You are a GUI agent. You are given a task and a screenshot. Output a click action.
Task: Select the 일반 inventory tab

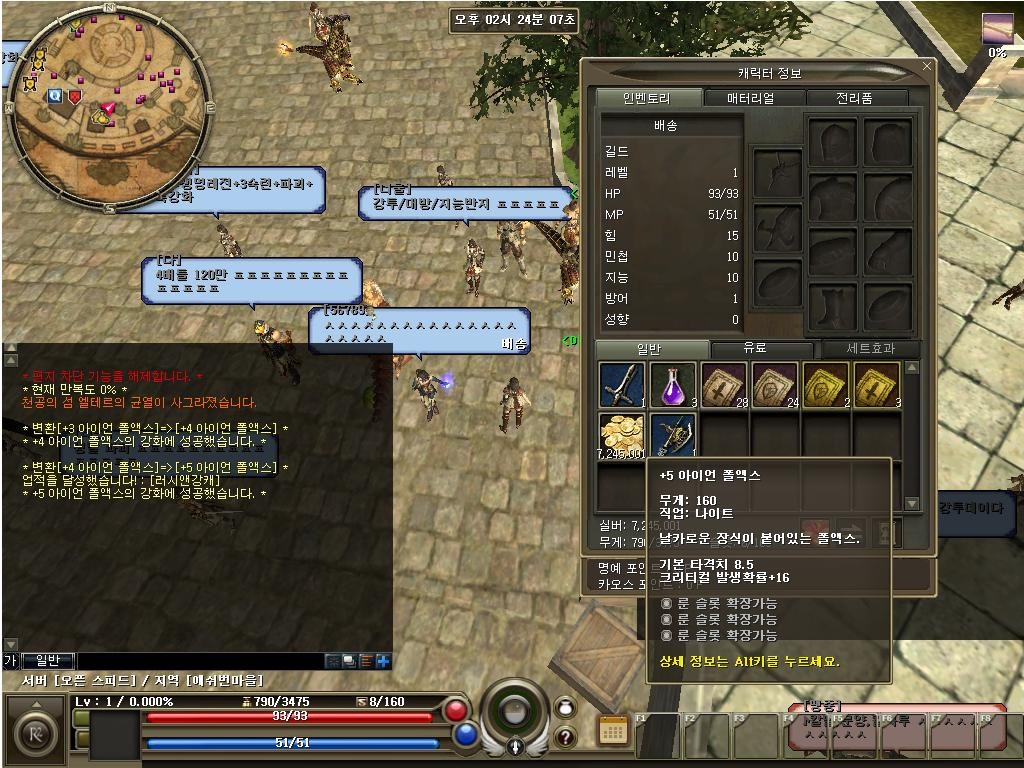point(649,349)
